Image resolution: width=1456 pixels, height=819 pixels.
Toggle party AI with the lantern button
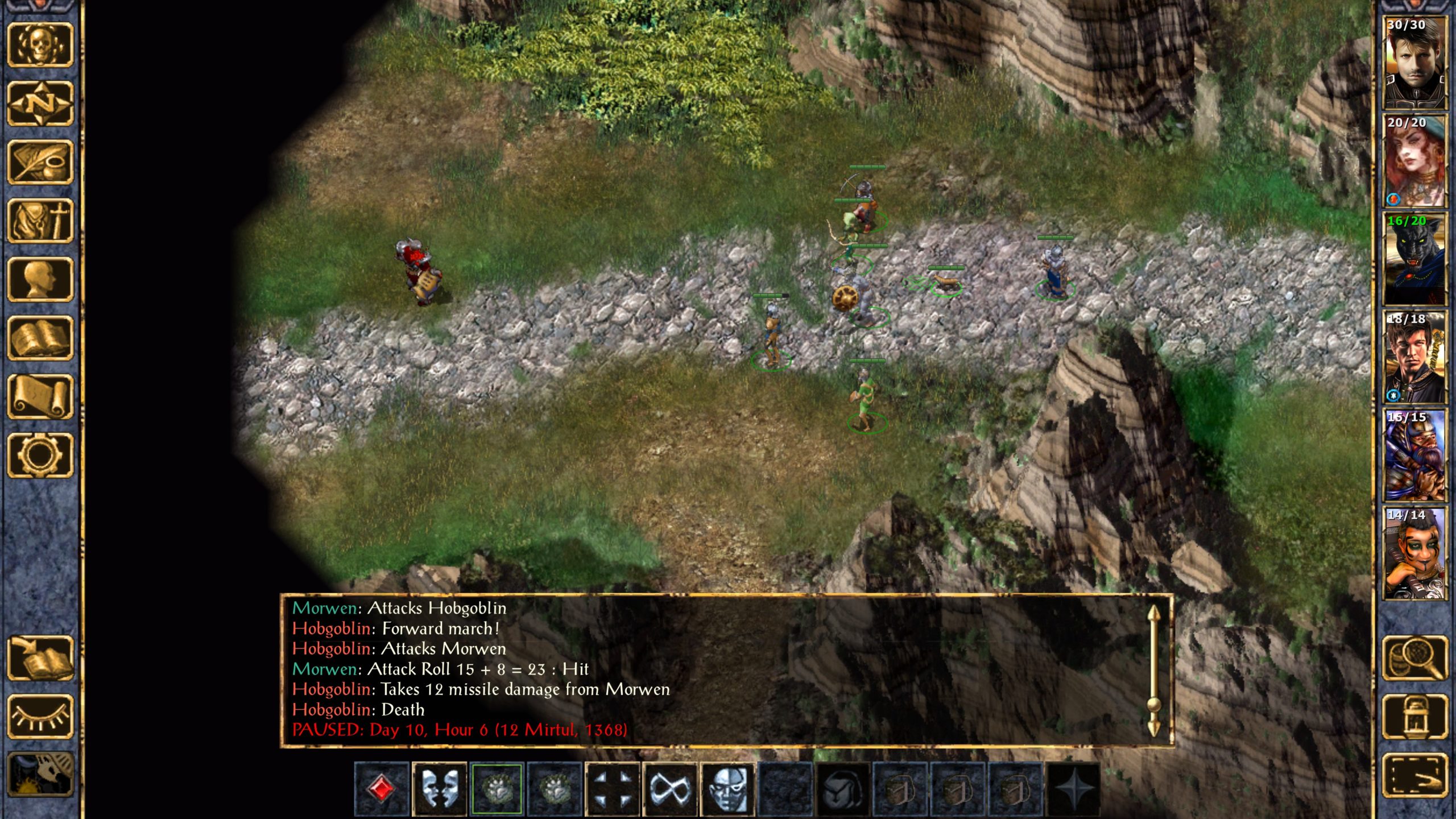1414,717
